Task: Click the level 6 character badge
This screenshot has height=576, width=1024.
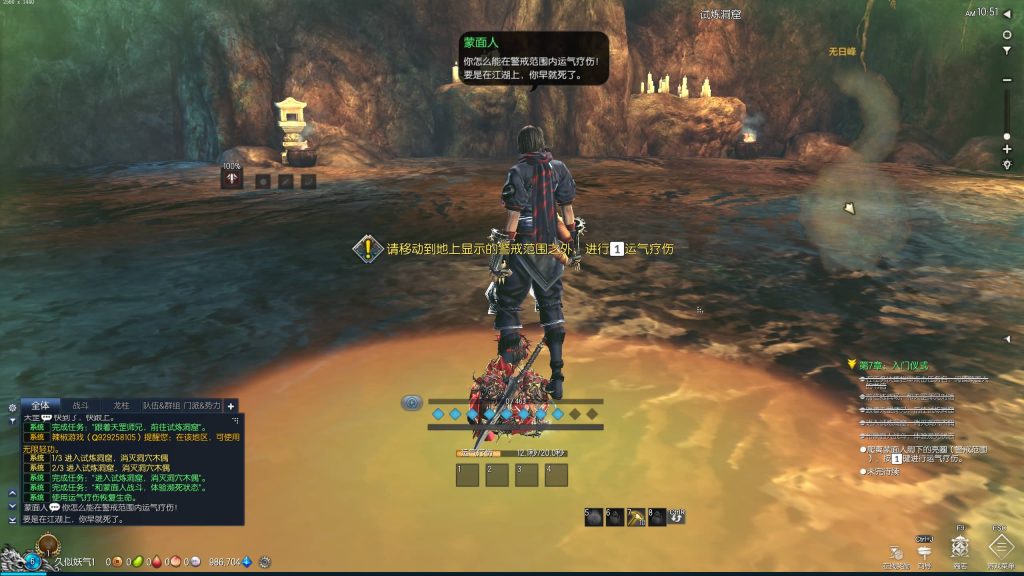Action: pyautogui.click(x=32, y=561)
